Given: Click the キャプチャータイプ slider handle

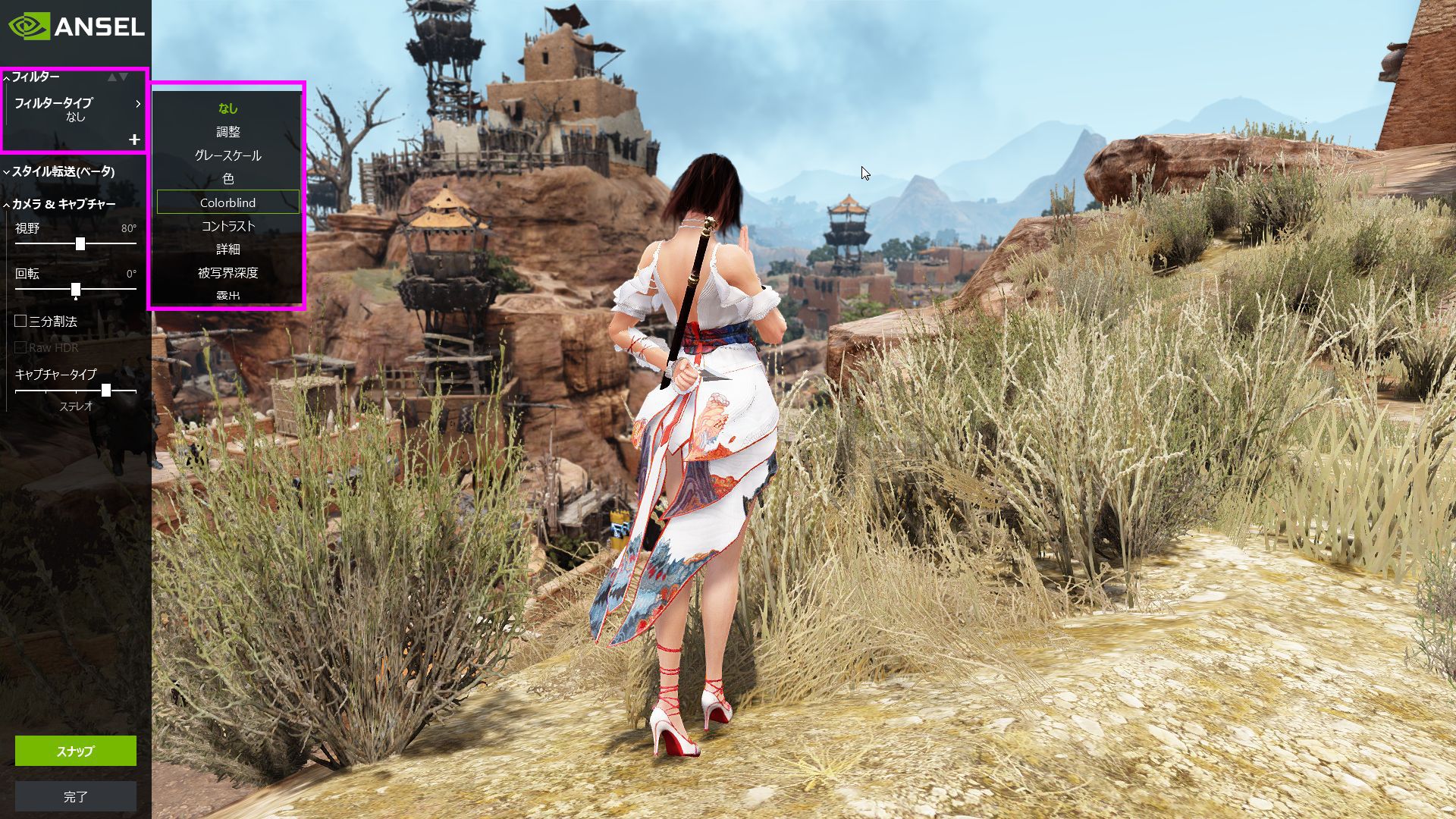Looking at the screenshot, I should pos(106,391).
